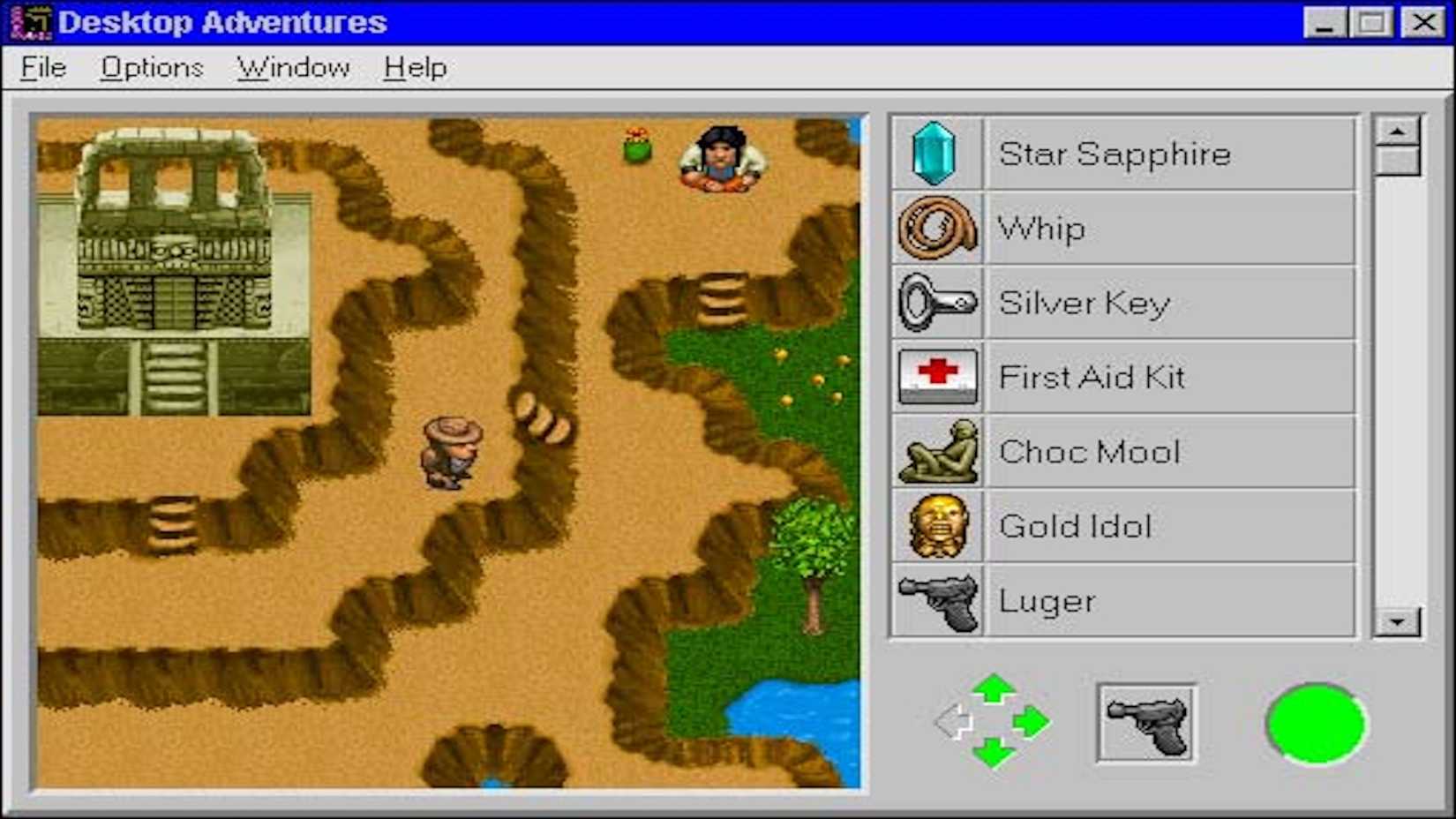Open the File menu
The image size is (1456, 819).
click(x=42, y=68)
